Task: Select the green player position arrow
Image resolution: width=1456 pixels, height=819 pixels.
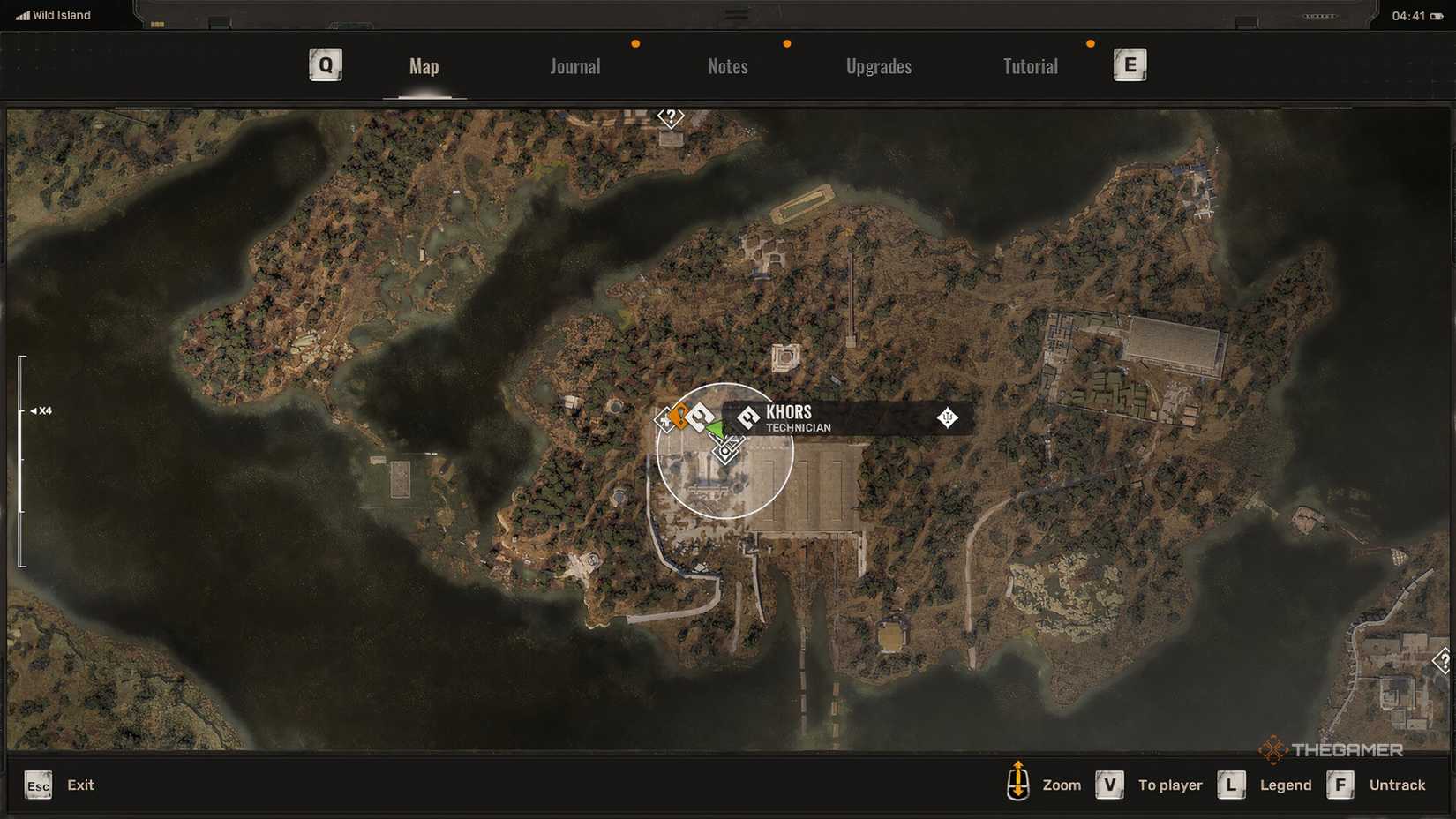Action: (x=717, y=429)
